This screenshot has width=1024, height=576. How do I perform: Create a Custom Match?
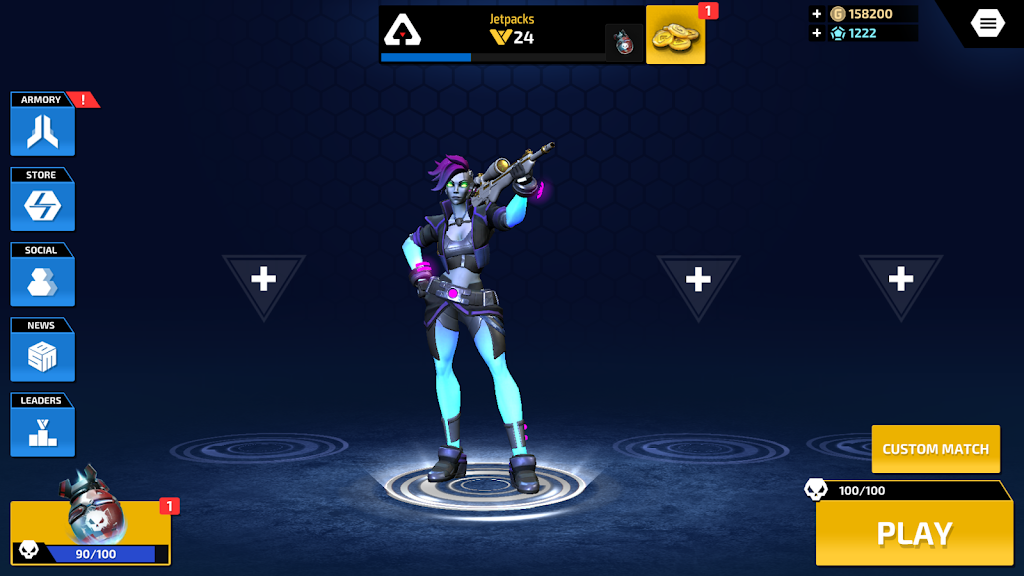935,449
